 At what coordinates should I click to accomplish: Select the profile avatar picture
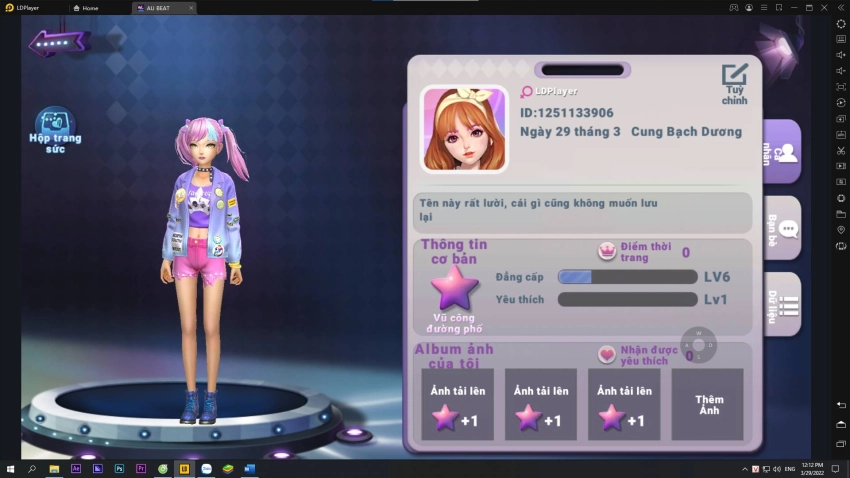pos(464,129)
